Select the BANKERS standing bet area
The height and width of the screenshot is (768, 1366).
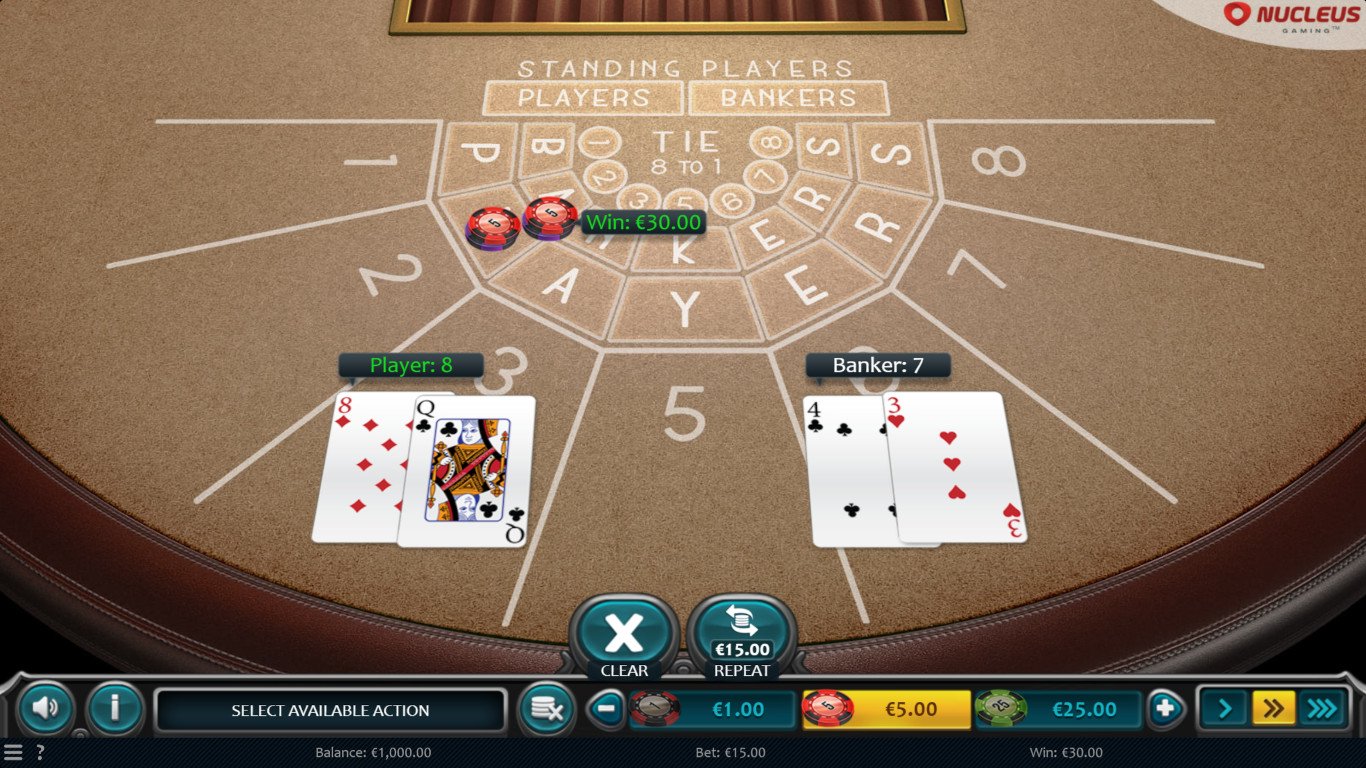click(x=787, y=97)
